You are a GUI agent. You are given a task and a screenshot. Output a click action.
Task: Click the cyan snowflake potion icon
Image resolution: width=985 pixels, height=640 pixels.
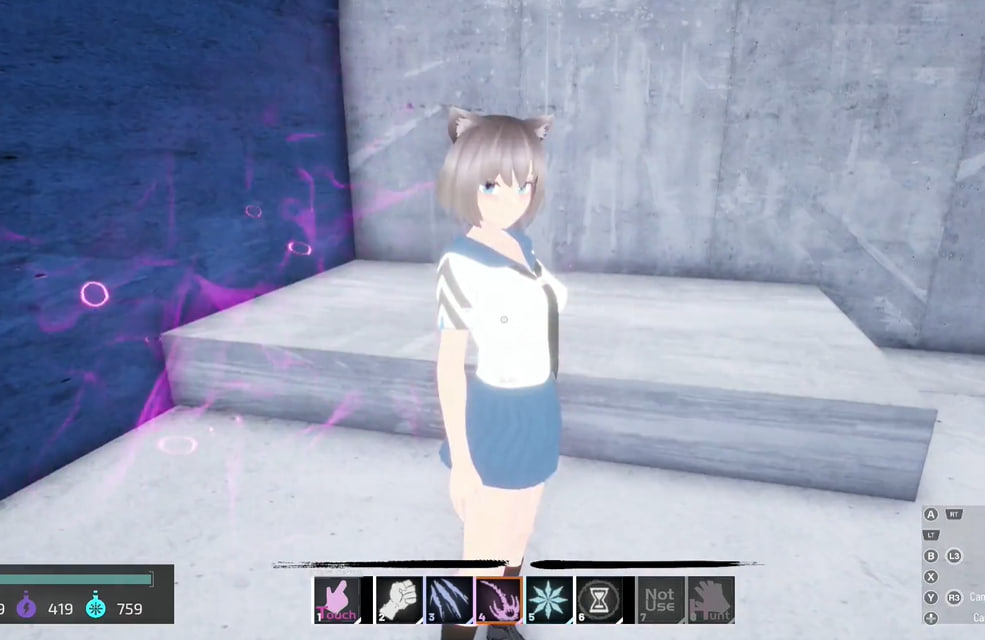[96, 607]
